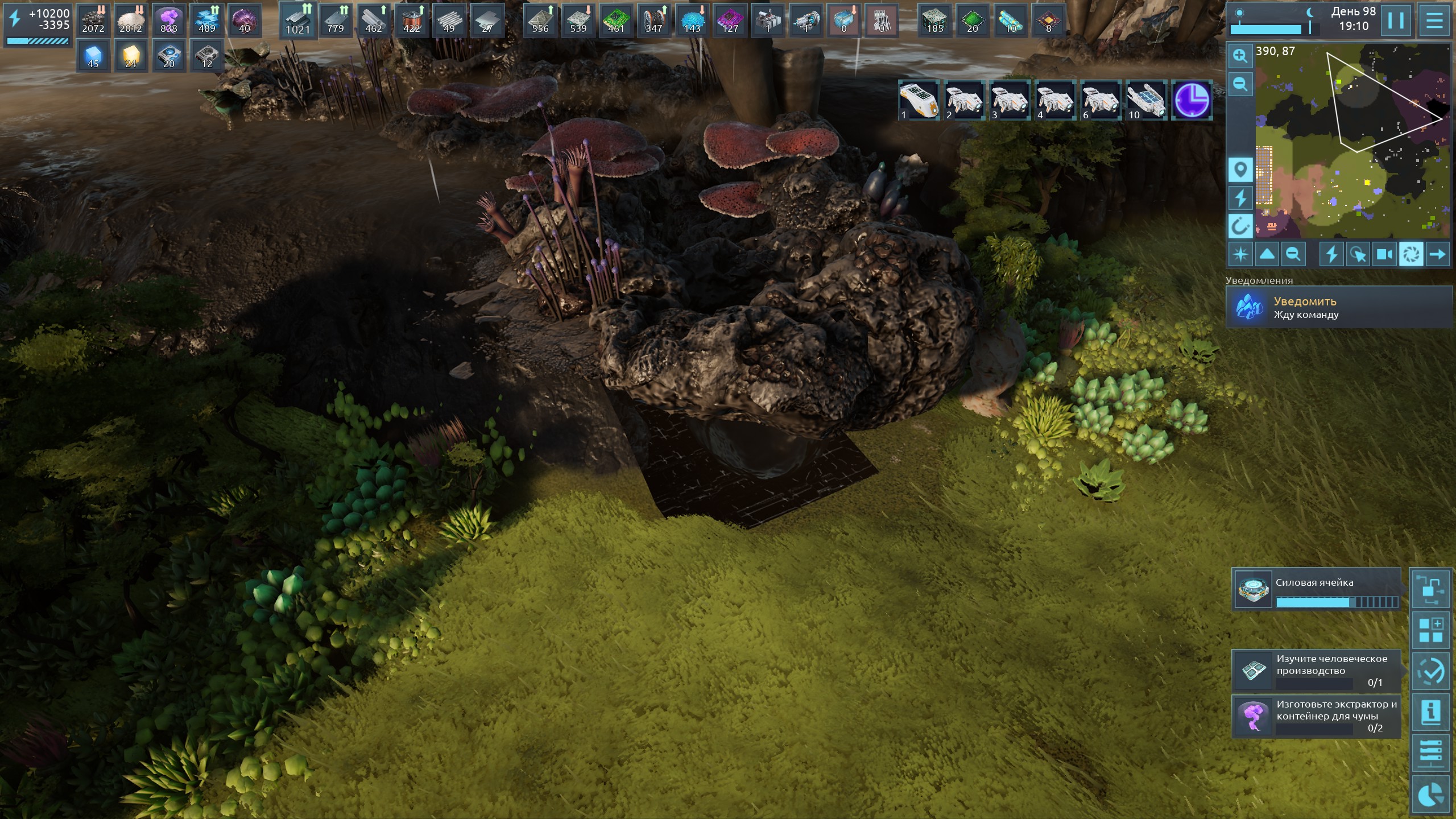This screenshot has height=819, width=1456.
Task: Open the main hamburger menu
Action: pos(1434,21)
